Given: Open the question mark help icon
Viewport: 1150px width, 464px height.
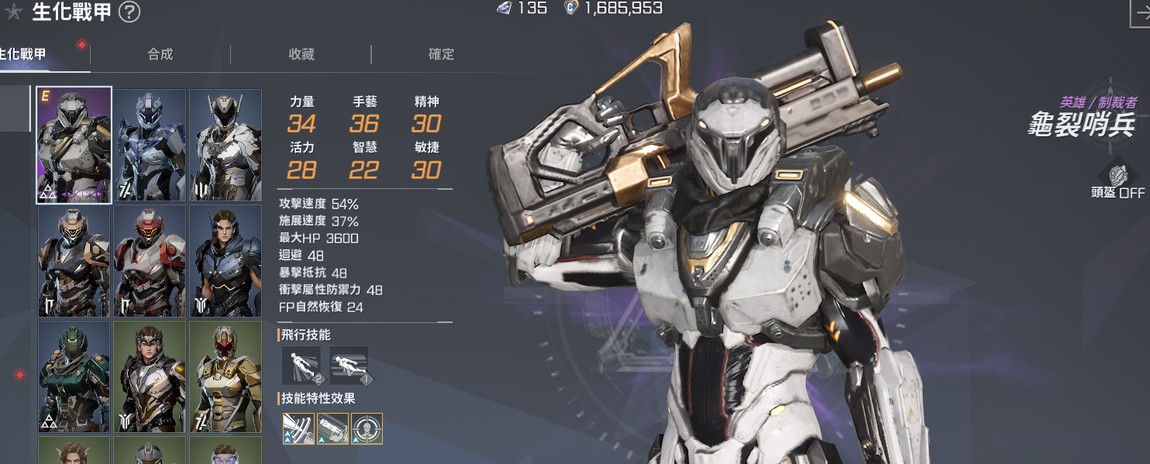Looking at the screenshot, I should pos(130,12).
